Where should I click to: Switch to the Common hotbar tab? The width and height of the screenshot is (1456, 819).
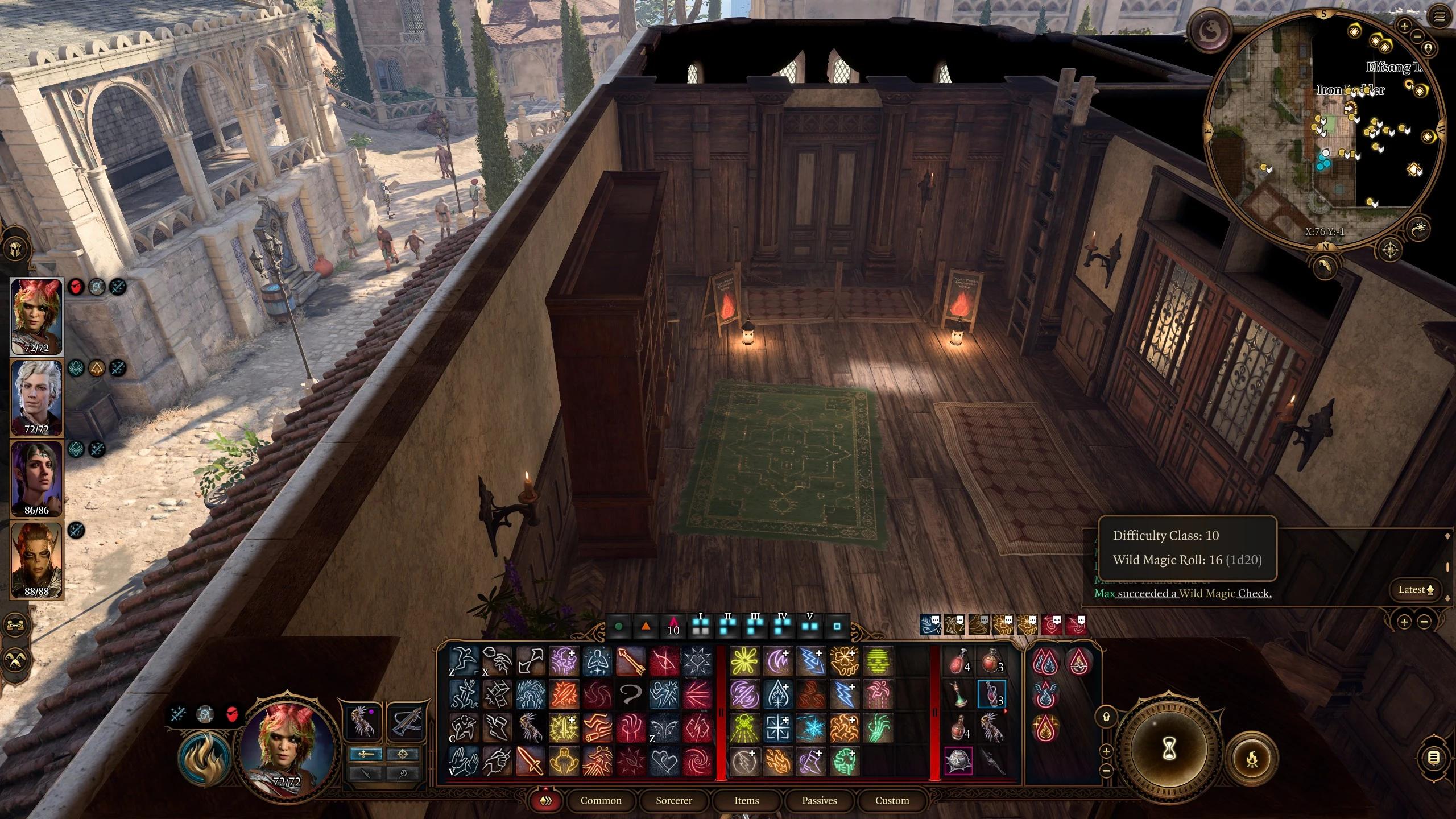click(601, 800)
